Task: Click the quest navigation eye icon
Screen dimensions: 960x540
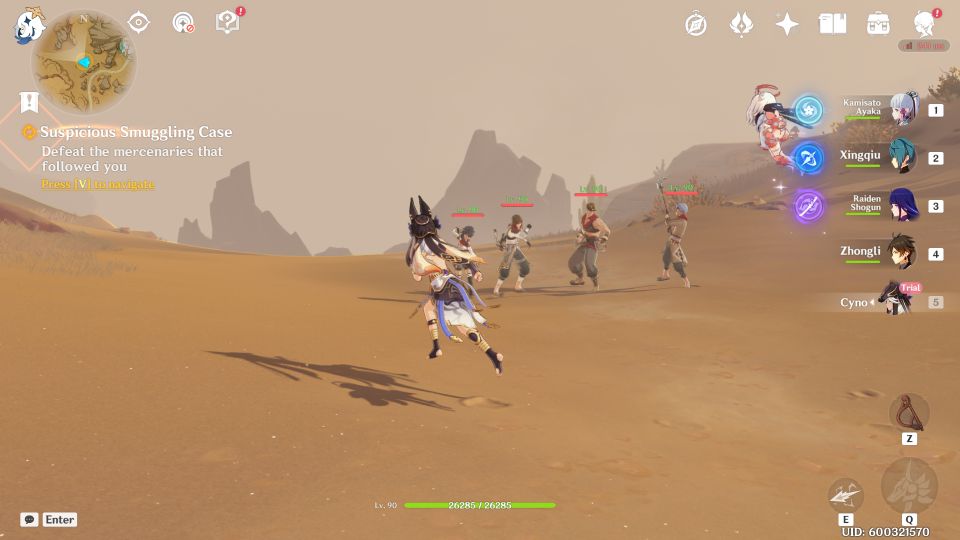Action: (139, 22)
